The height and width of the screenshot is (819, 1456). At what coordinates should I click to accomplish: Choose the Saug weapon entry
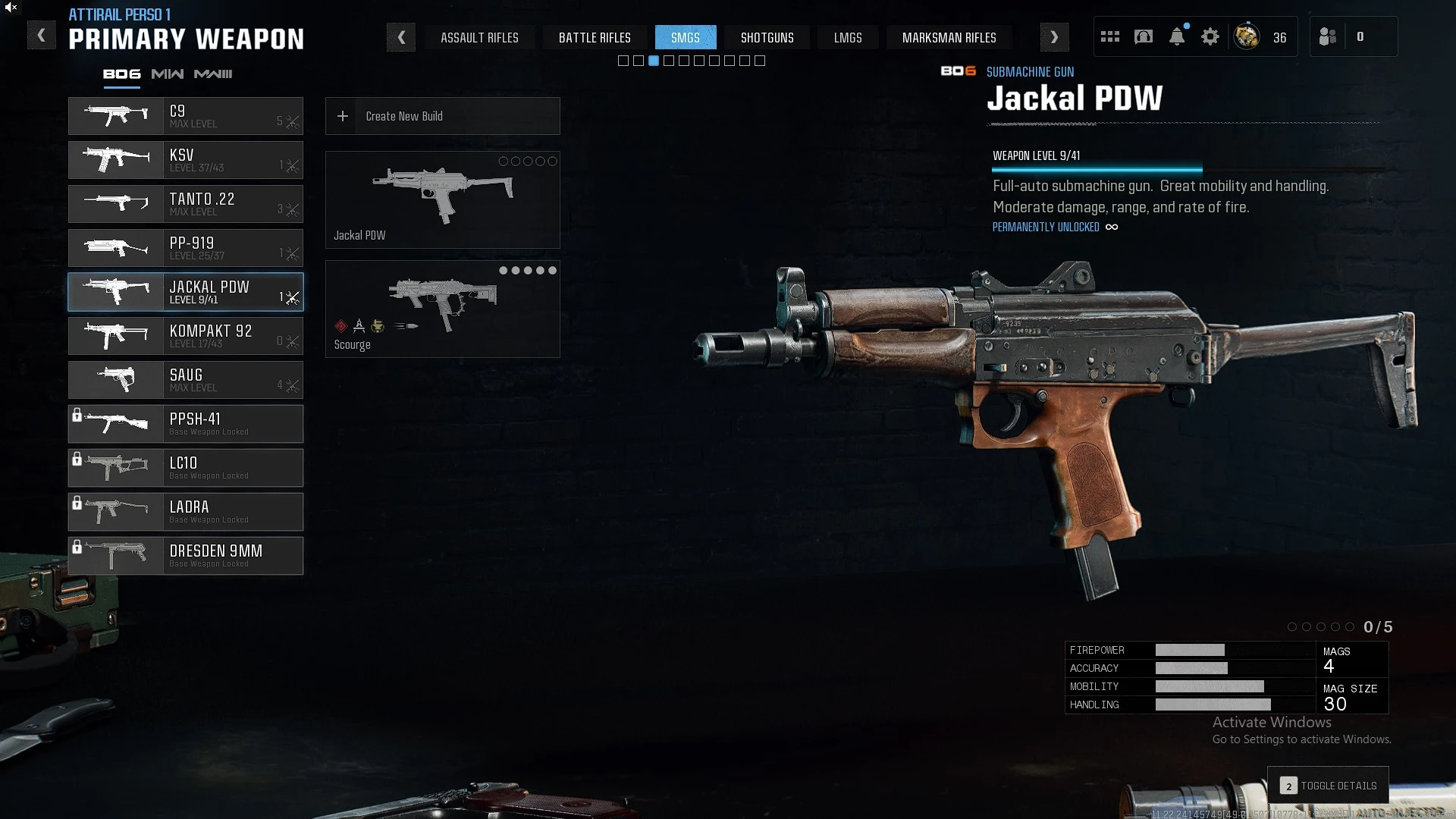[x=186, y=380]
